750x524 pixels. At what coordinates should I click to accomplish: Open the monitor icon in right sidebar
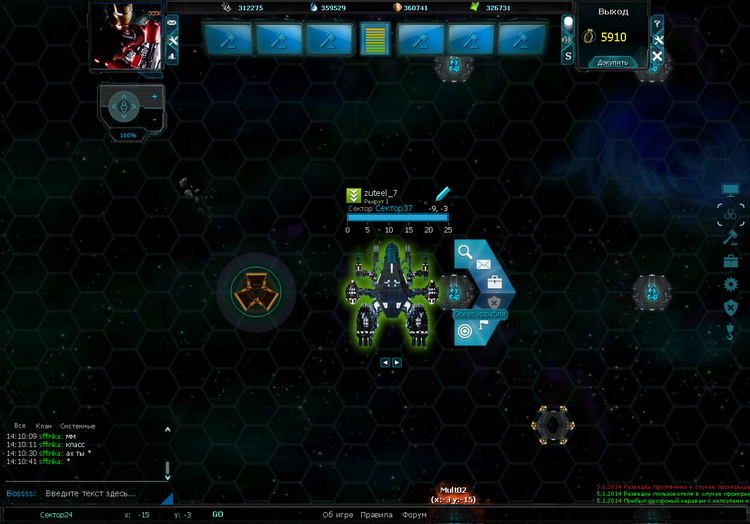[730, 189]
